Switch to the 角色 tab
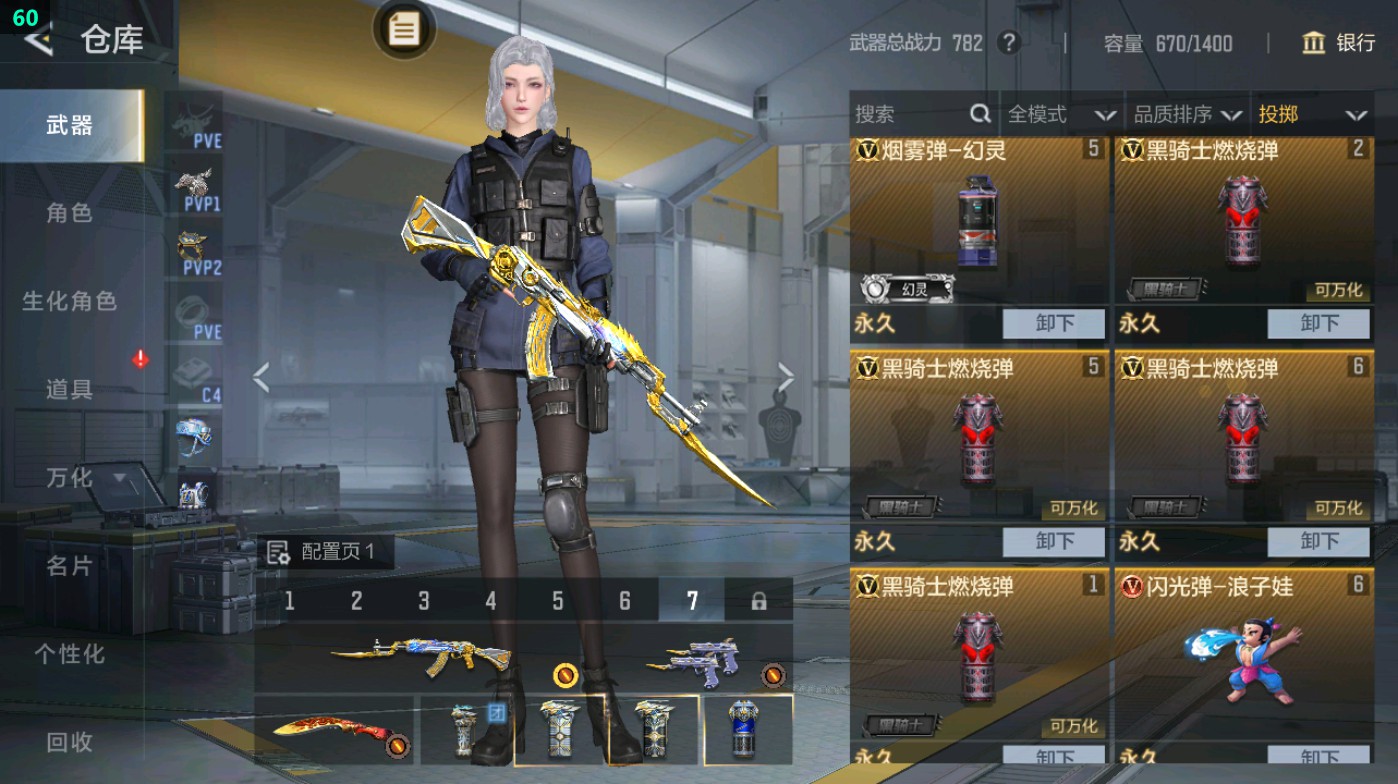Viewport: 1398px width, 784px height. tap(68, 213)
